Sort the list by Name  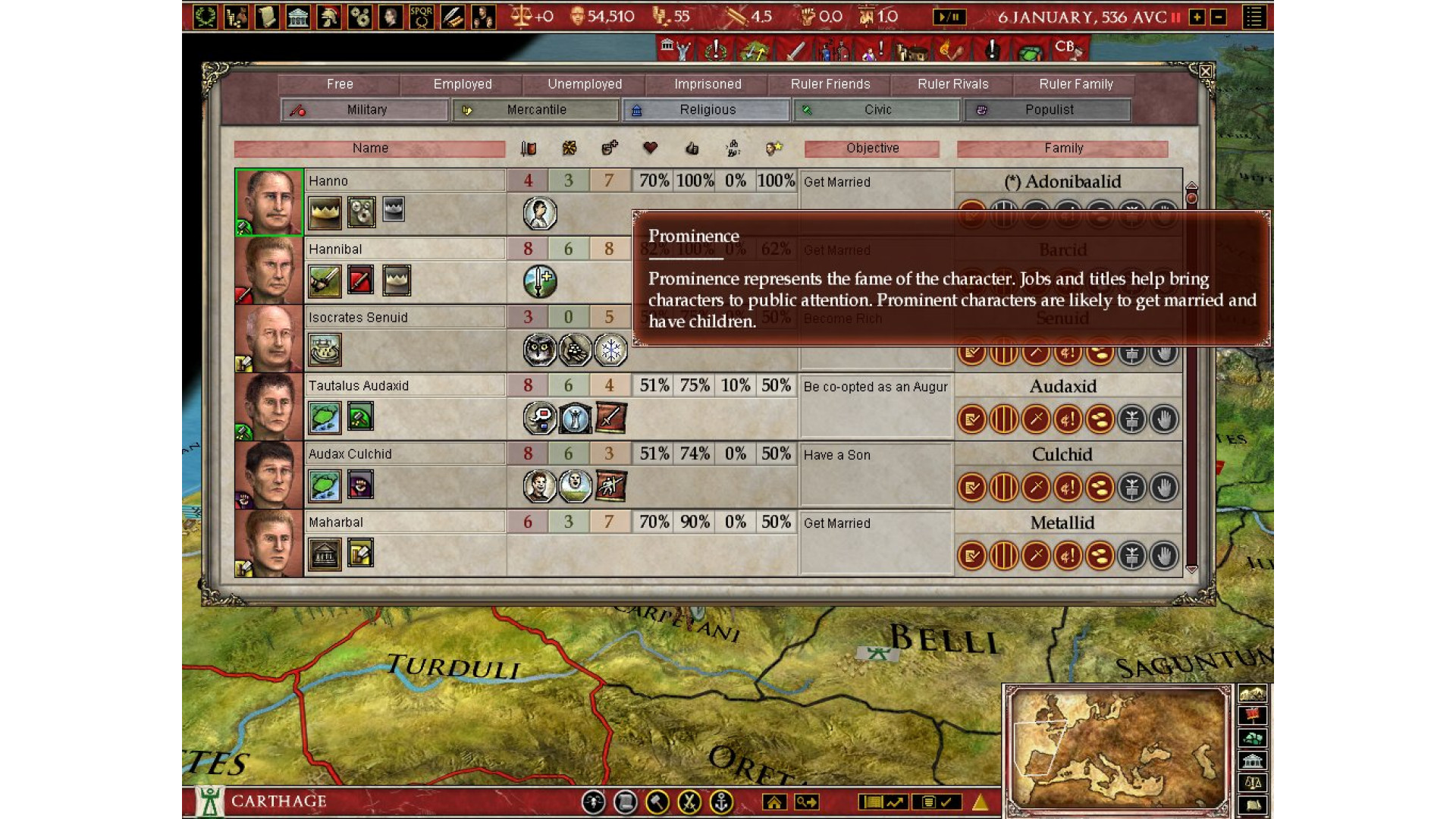(x=370, y=149)
